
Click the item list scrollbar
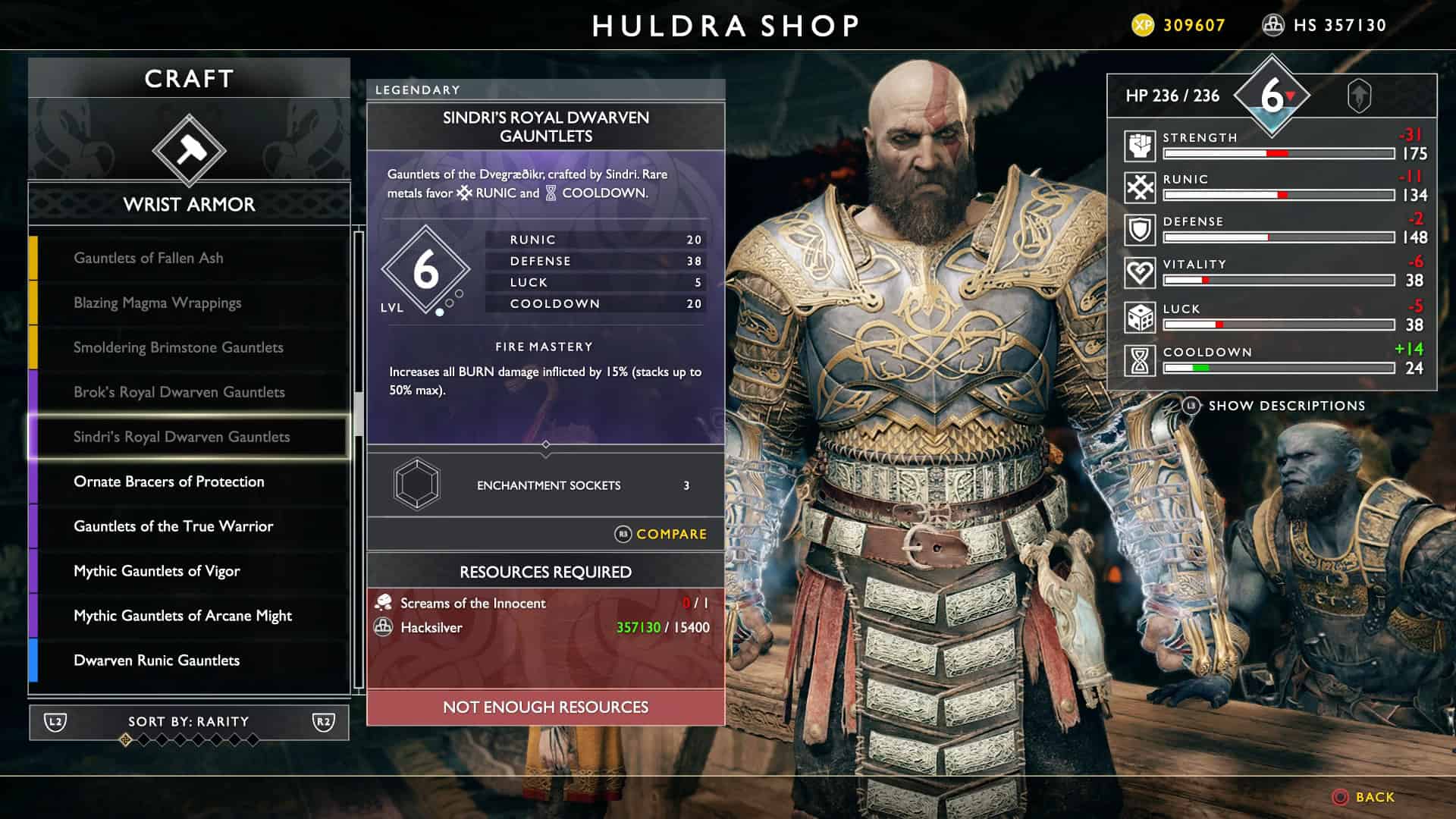pyautogui.click(x=359, y=409)
